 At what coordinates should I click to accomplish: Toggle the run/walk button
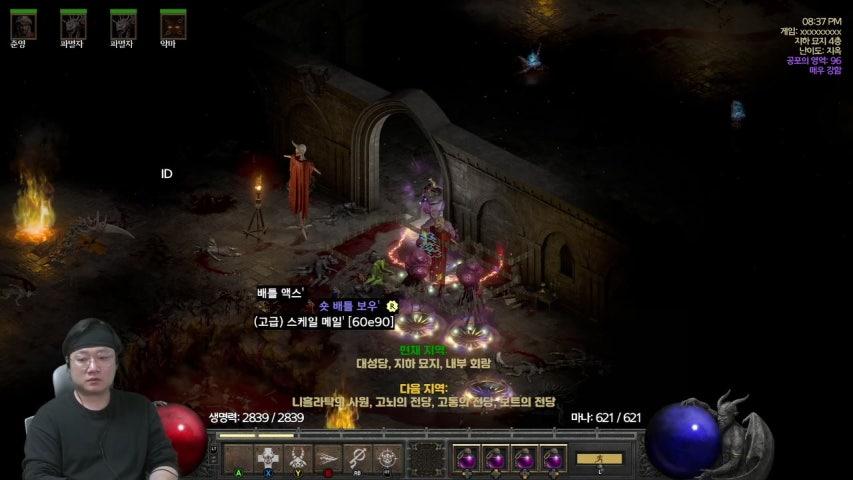click(x=599, y=459)
